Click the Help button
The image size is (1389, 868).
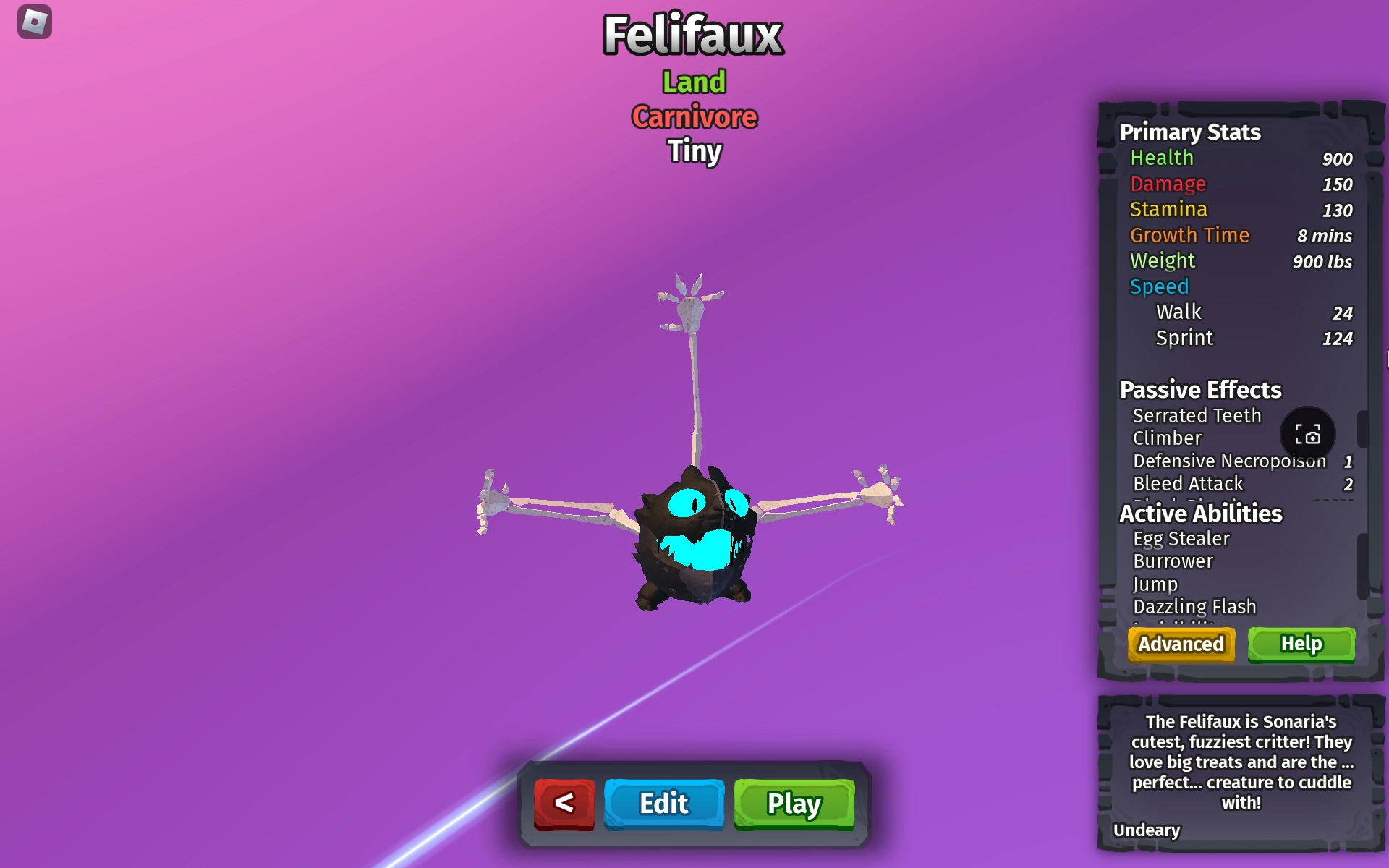1301,643
